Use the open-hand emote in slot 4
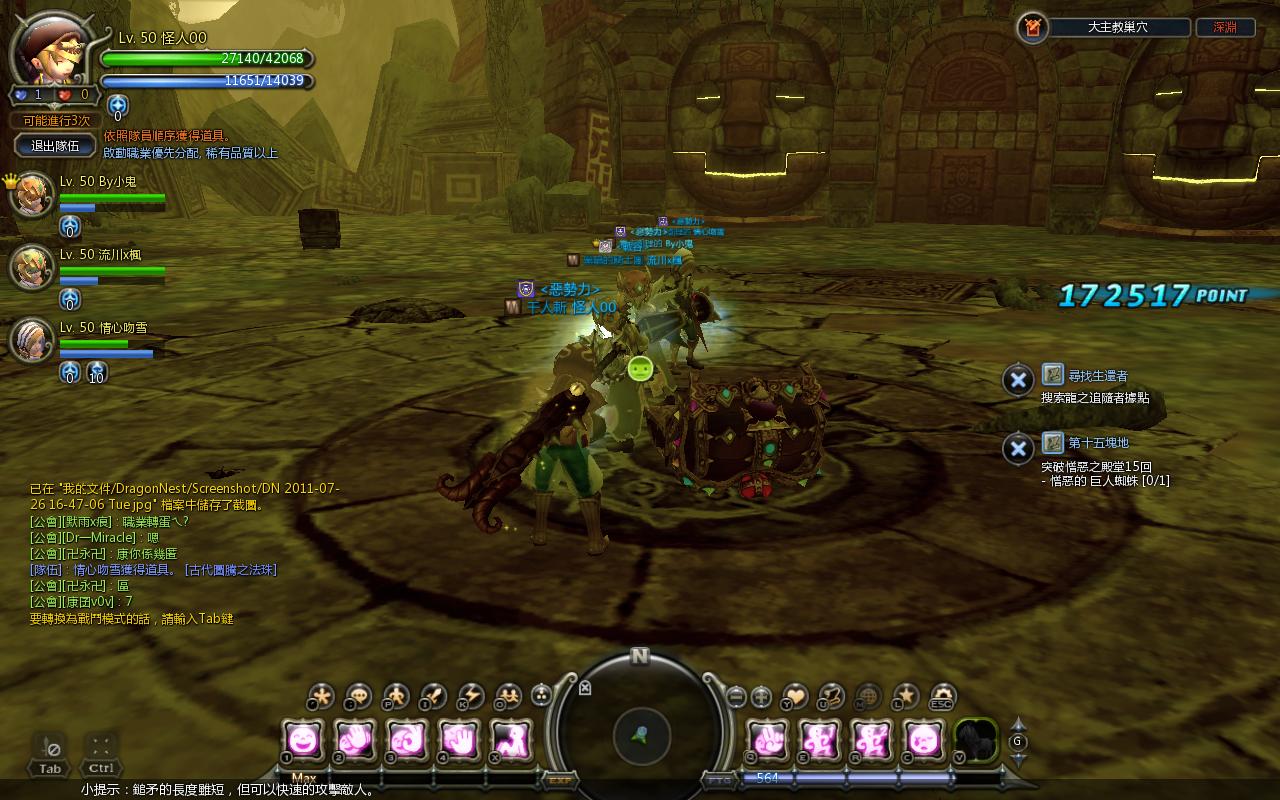This screenshot has width=1280, height=800. [458, 740]
